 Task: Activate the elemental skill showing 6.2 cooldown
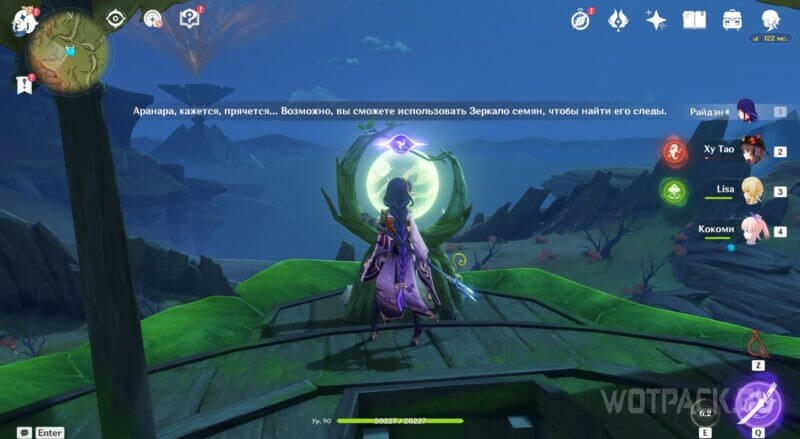pos(705,412)
